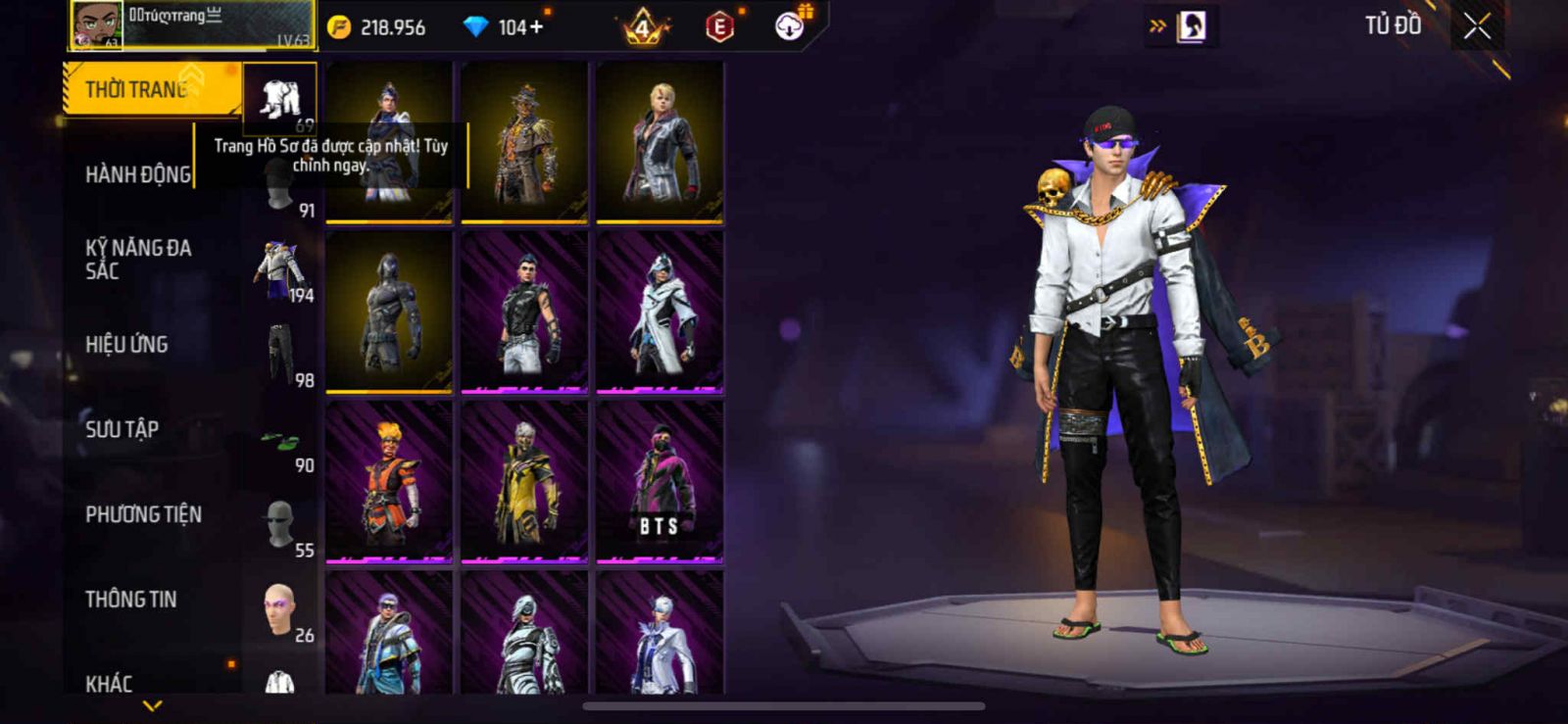Open the red E badge icon
Image resolution: width=1568 pixels, height=724 pixels.
719,27
